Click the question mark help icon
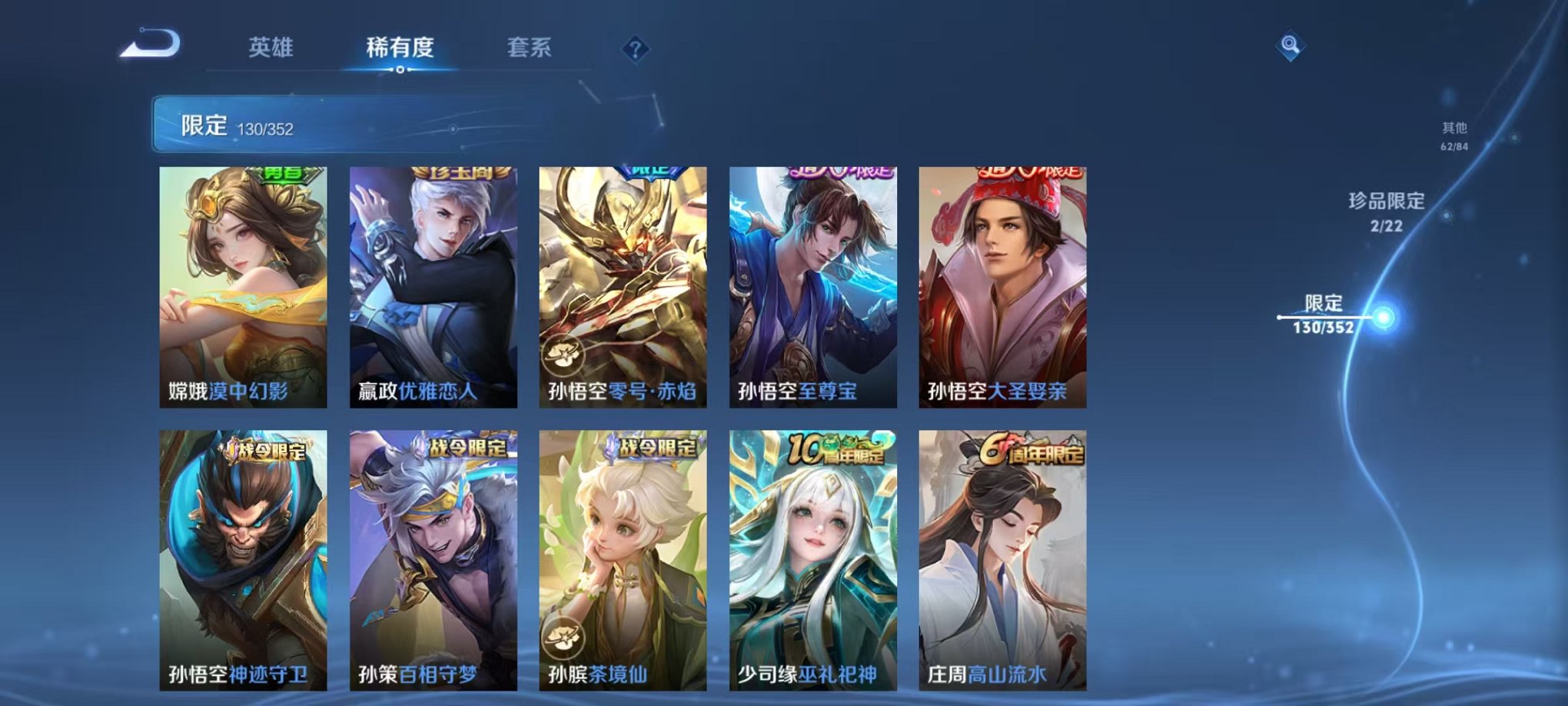Image resolution: width=1568 pixels, height=706 pixels. [634, 50]
